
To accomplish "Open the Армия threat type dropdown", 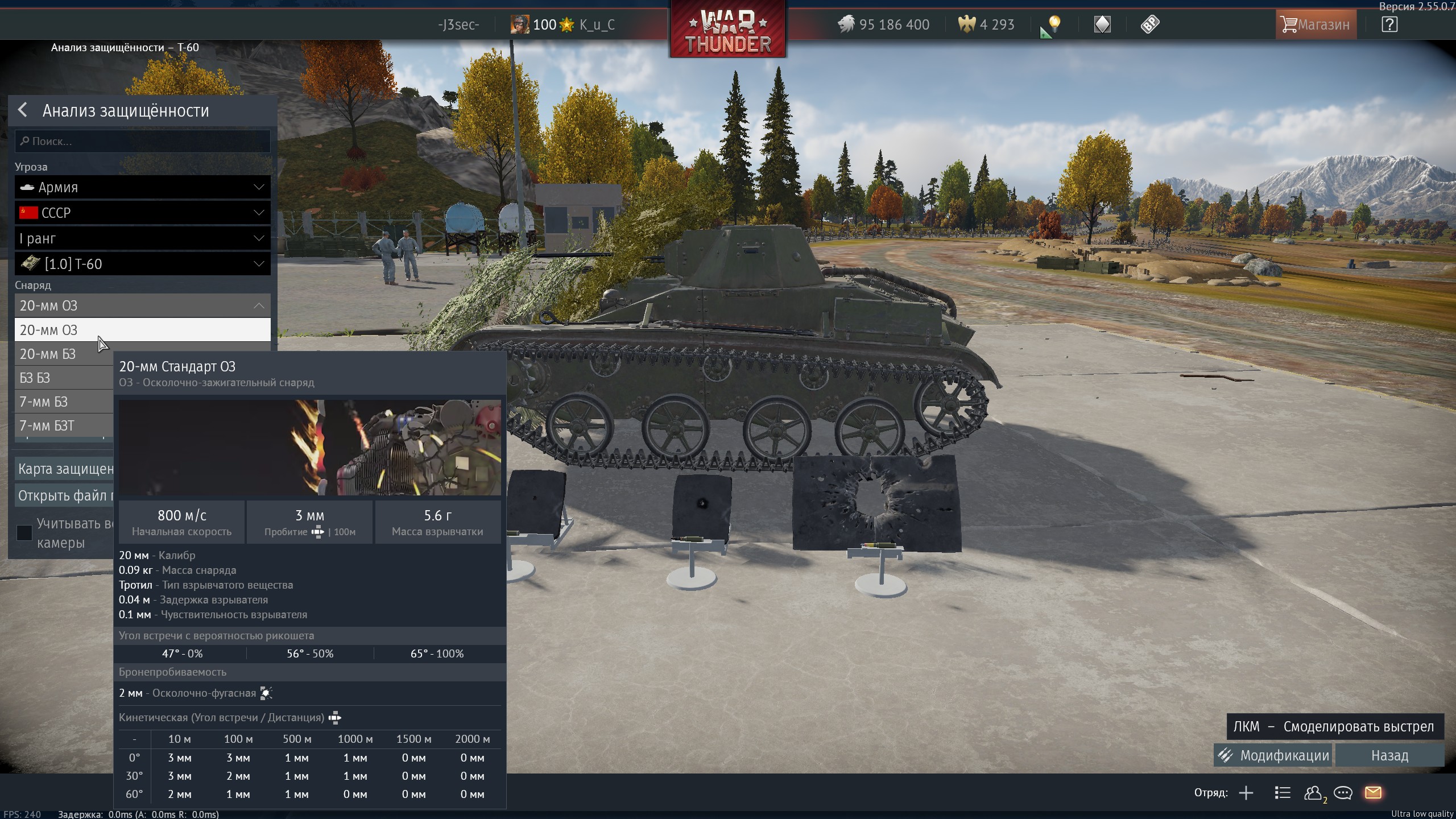I will (142, 187).
